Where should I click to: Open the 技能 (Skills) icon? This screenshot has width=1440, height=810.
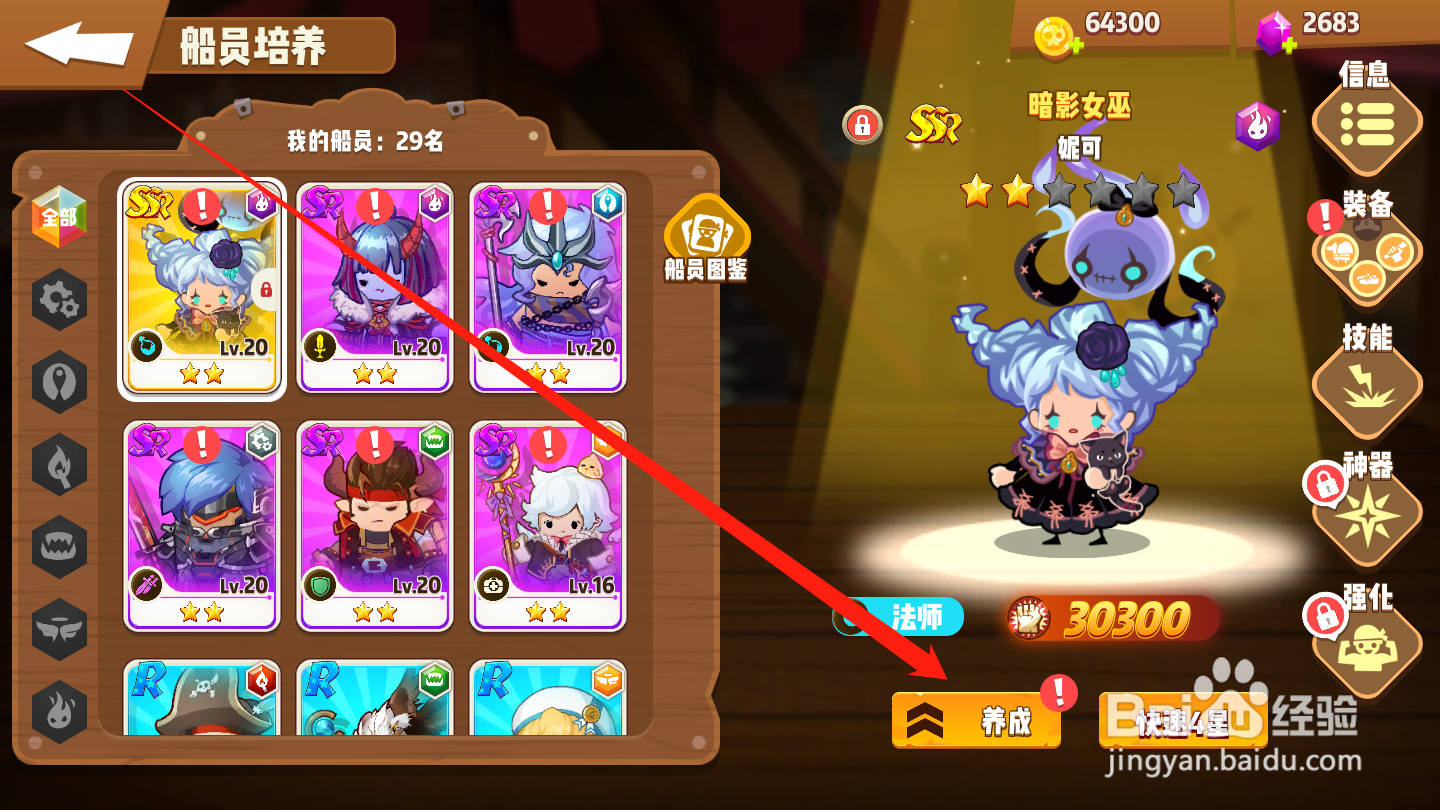click(1368, 390)
